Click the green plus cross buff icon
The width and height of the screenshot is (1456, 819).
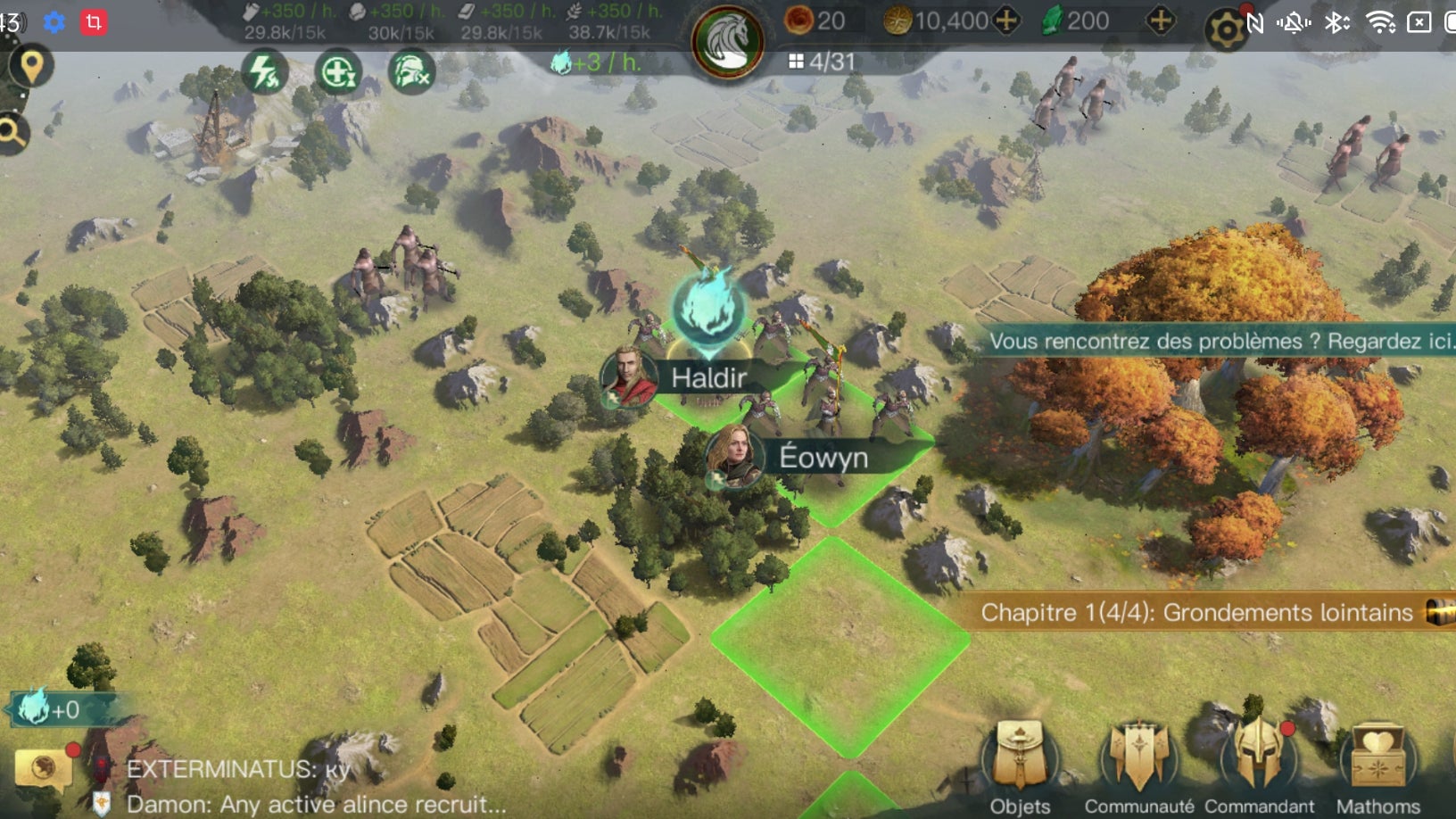[337, 72]
